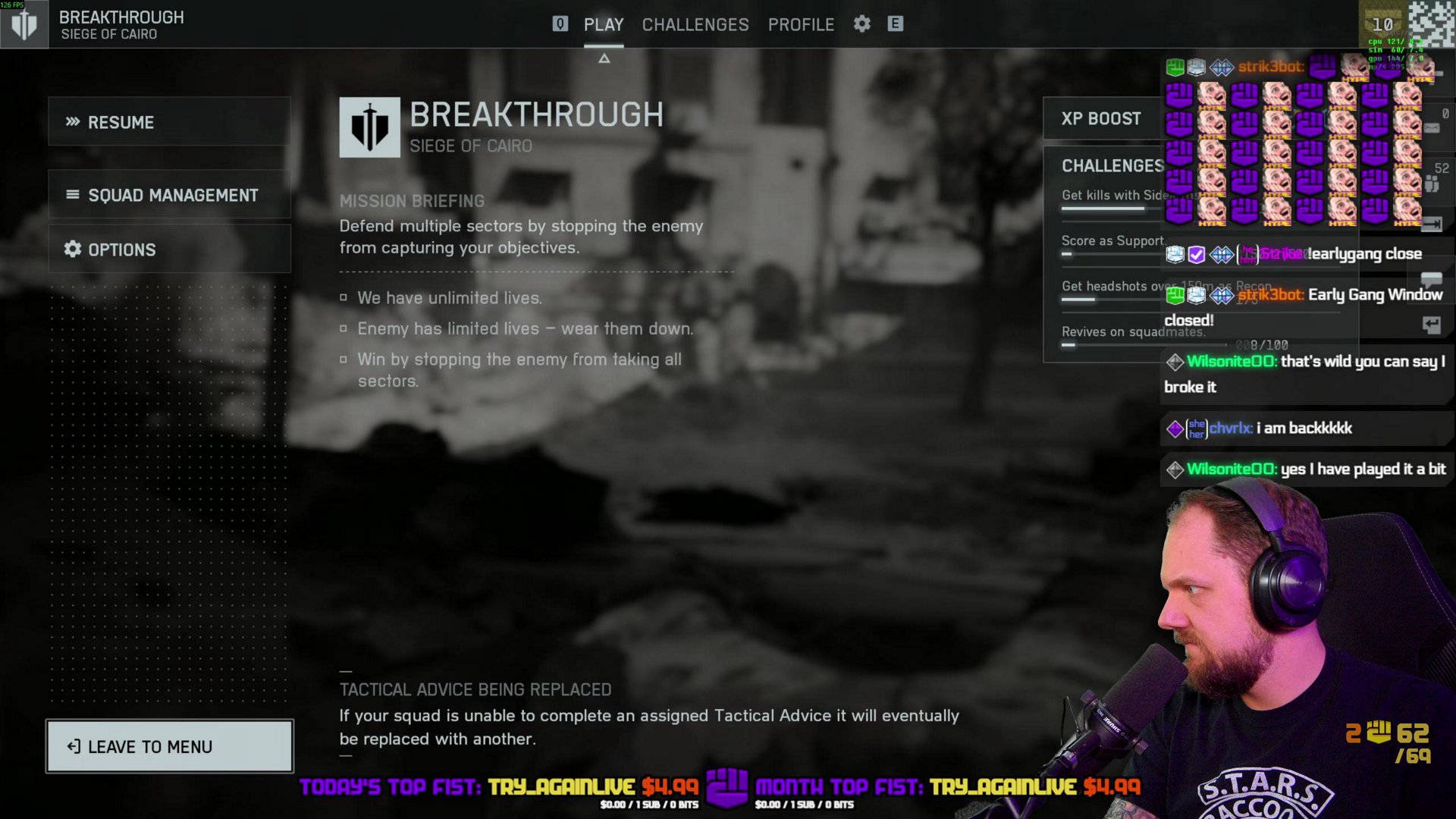
Task: Switch to the Challenges tab
Action: (x=695, y=25)
